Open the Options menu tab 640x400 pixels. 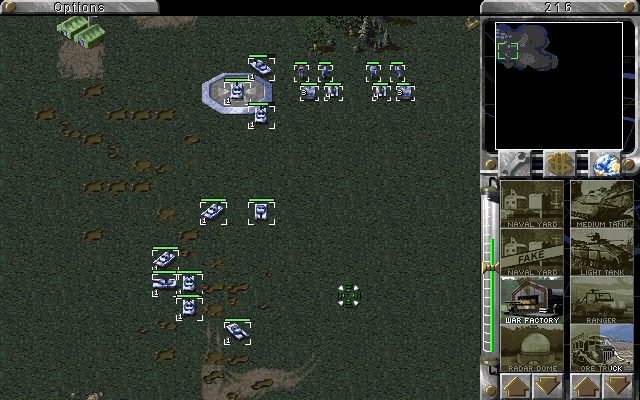[78, 7]
